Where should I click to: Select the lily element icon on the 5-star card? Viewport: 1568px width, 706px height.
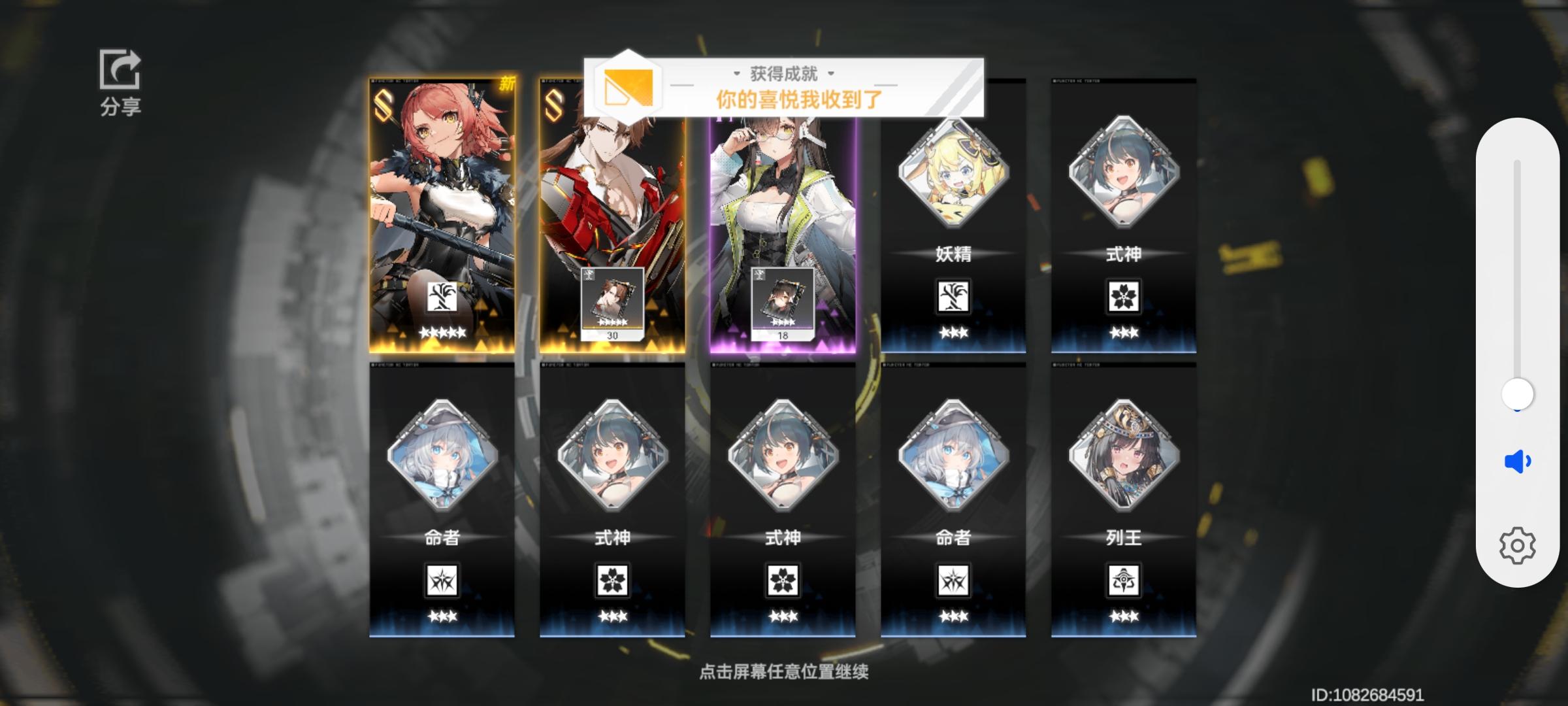coord(443,296)
